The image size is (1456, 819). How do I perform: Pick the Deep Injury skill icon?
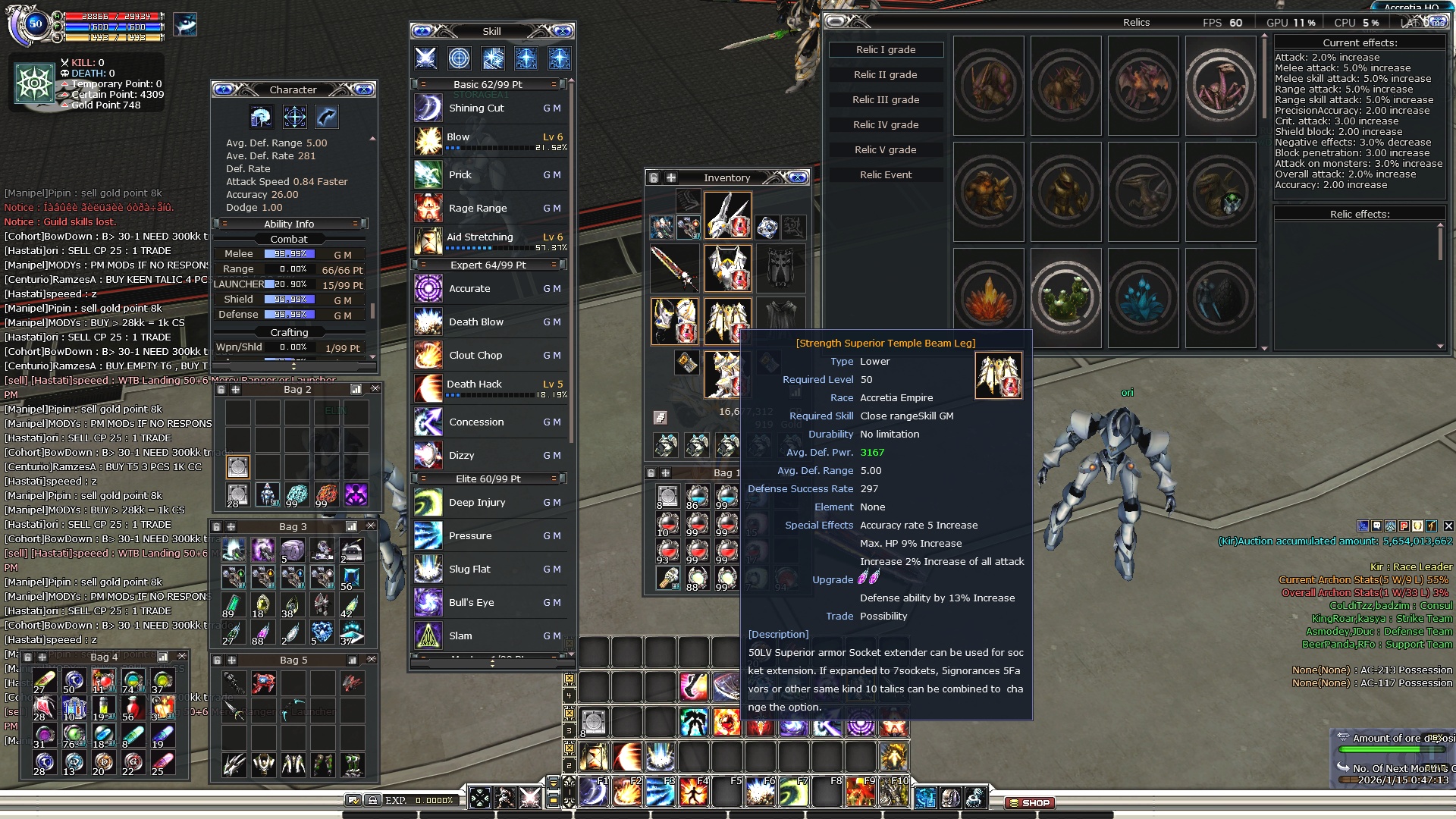428,503
